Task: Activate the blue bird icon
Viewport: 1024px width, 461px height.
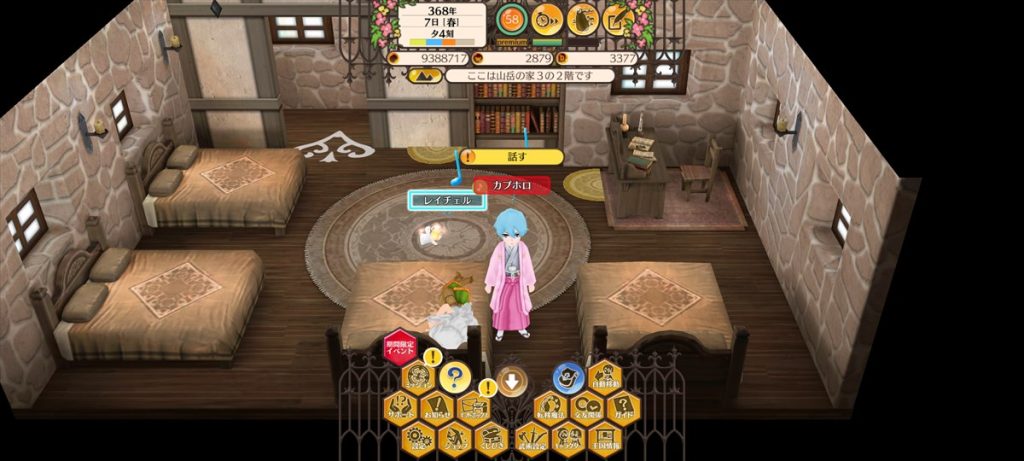Action: coord(569,377)
